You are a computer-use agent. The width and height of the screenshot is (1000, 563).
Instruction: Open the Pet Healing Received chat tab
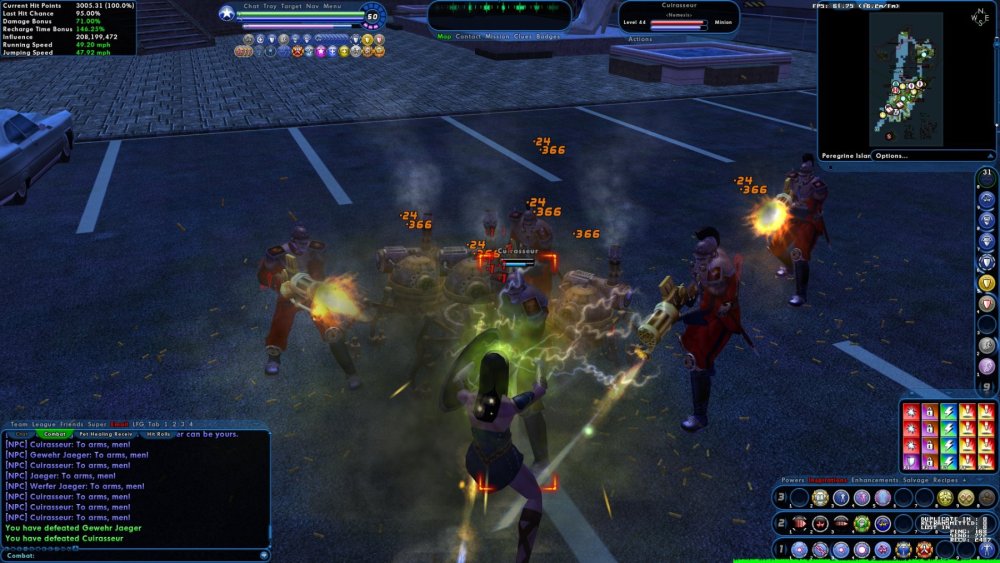coord(106,434)
